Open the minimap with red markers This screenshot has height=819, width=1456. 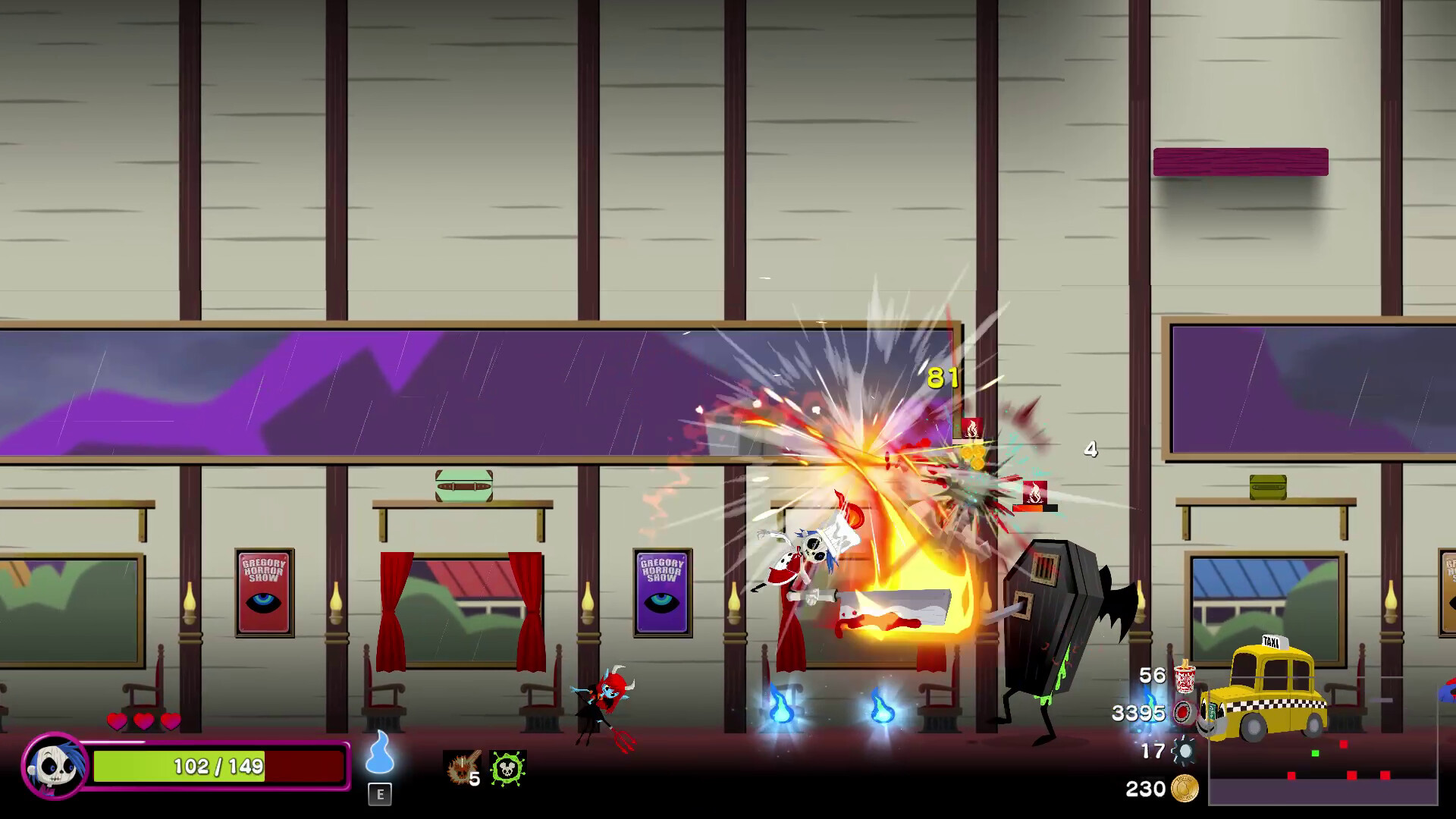[1323, 766]
